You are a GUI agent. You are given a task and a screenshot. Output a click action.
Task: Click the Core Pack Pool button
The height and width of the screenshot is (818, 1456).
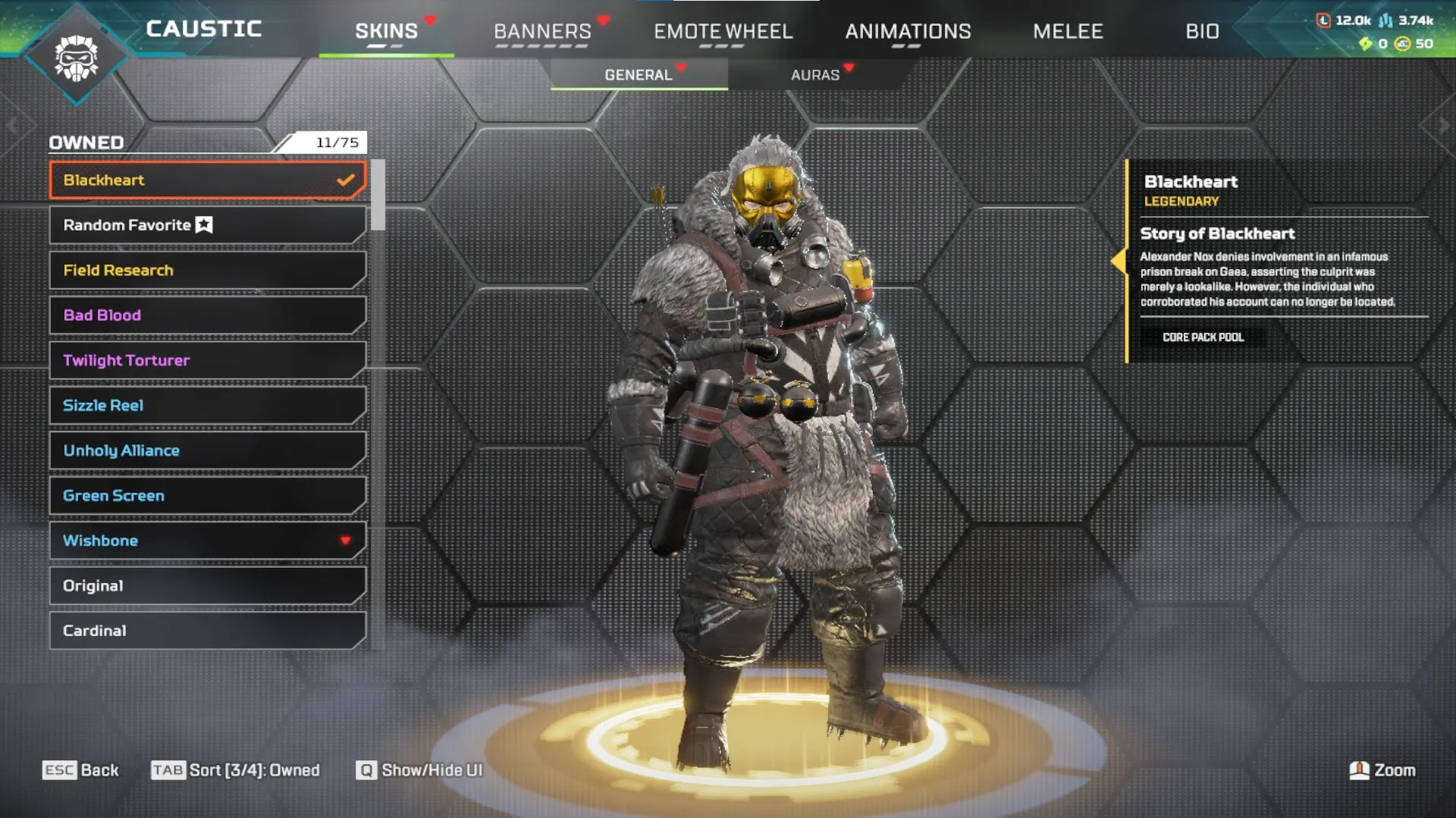click(x=1202, y=337)
